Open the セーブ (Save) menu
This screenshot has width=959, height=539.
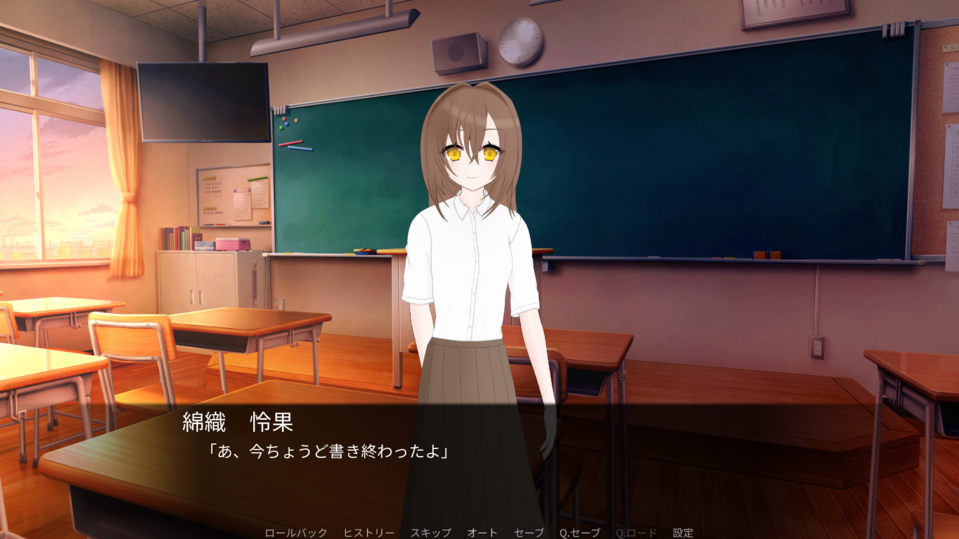pos(528,533)
